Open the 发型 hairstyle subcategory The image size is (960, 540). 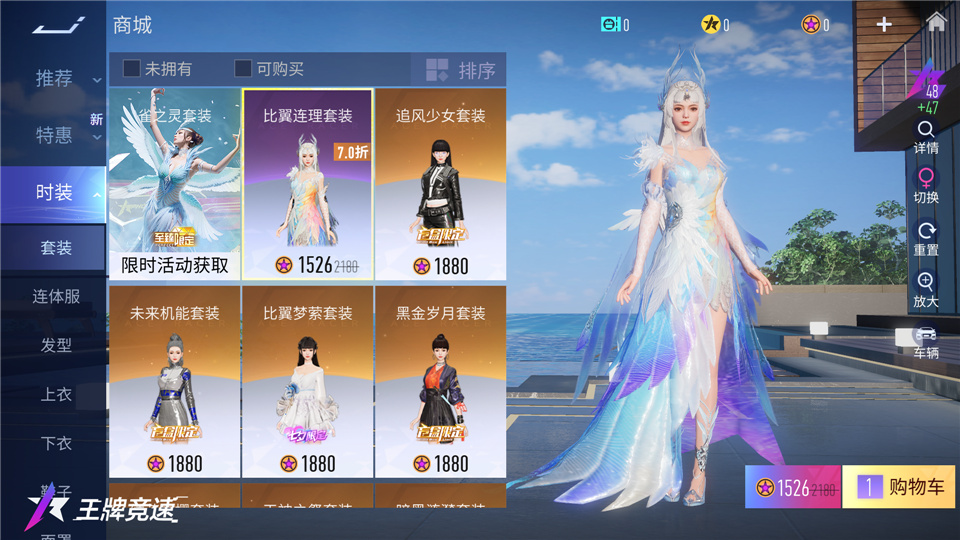pos(56,346)
